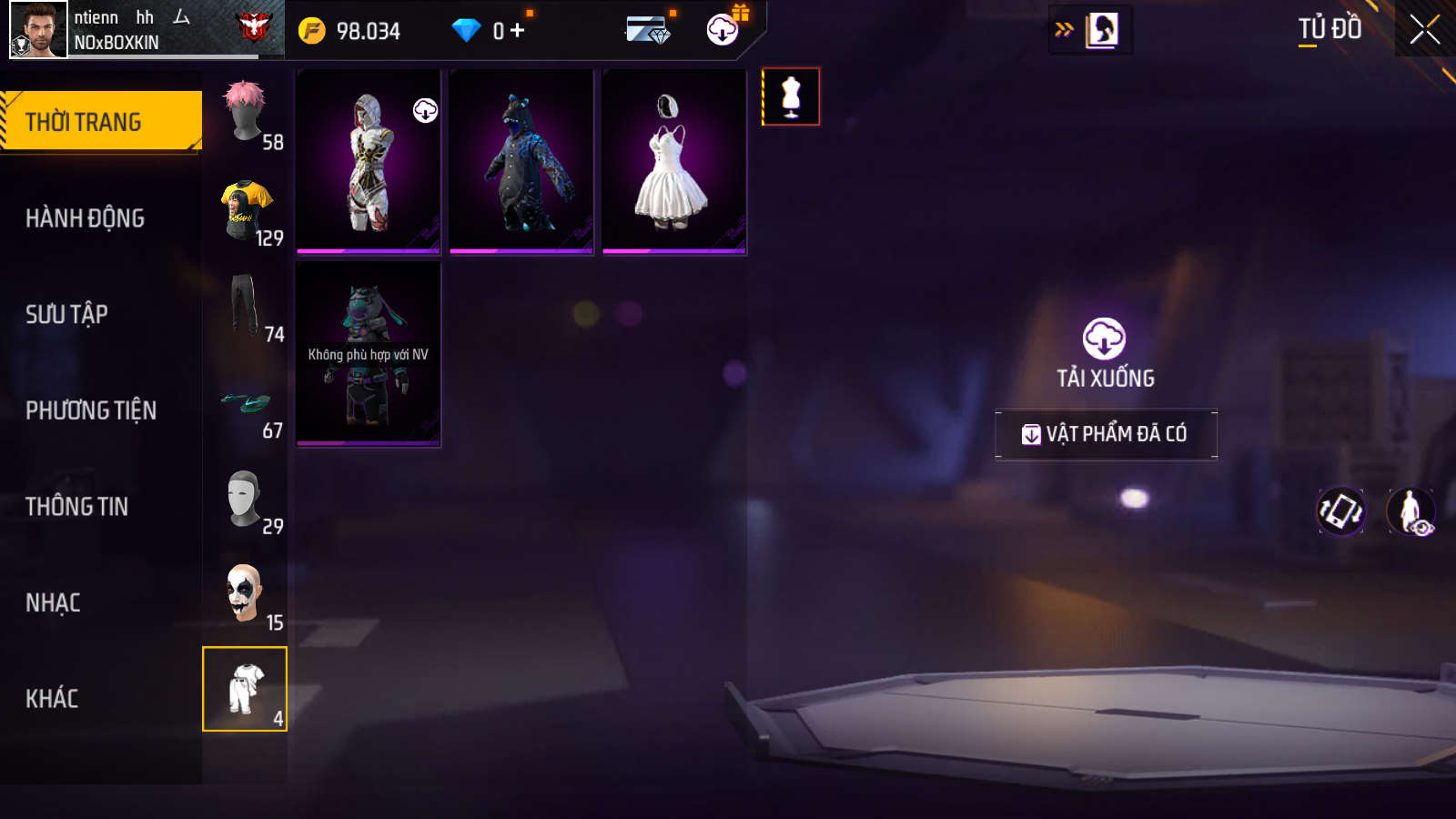This screenshot has height=819, width=1456.
Task: Choose the pink hair headwear category
Action: coord(246,114)
